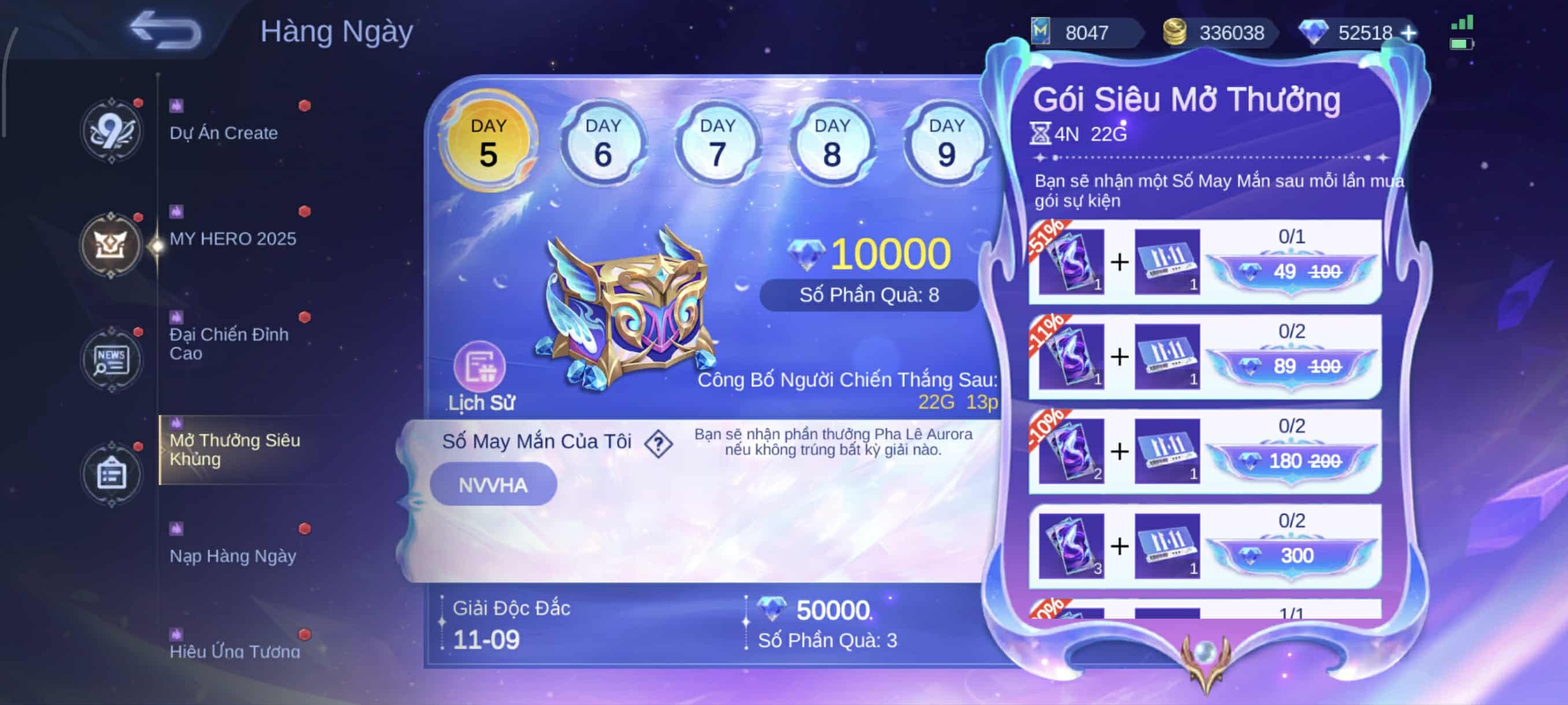Switch to MY HERO 2025 tab
Image resolution: width=1568 pixels, height=705 pixels.
pos(232,238)
